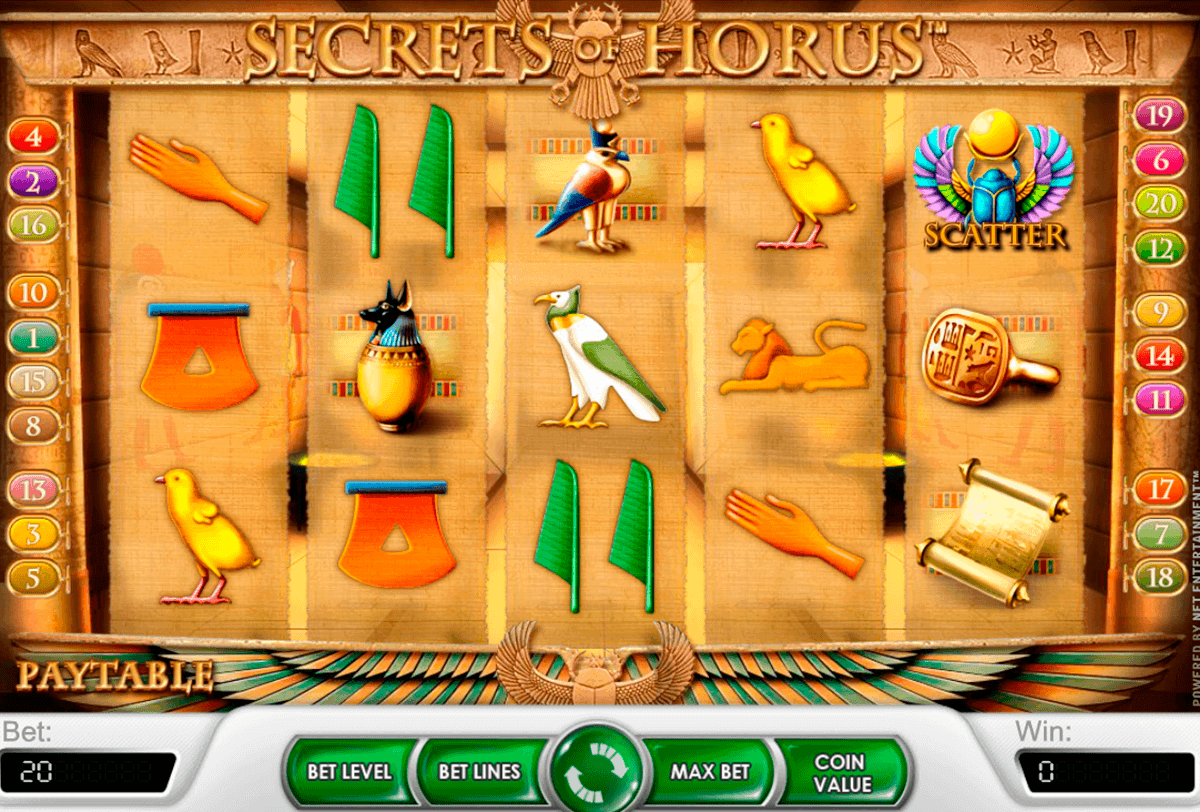Select payline number 19

1159,115
